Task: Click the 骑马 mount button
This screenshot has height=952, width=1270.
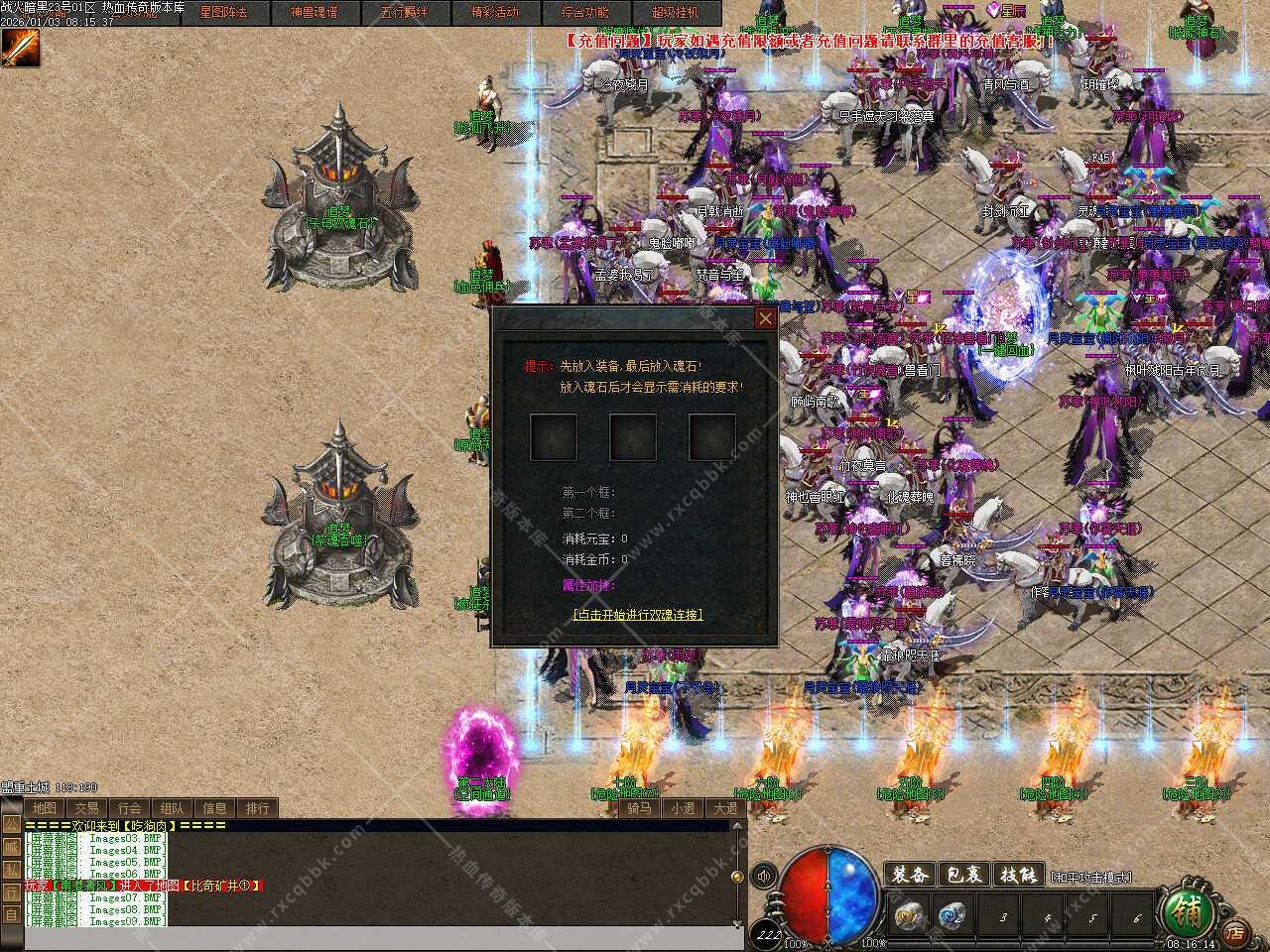Action: [x=638, y=808]
